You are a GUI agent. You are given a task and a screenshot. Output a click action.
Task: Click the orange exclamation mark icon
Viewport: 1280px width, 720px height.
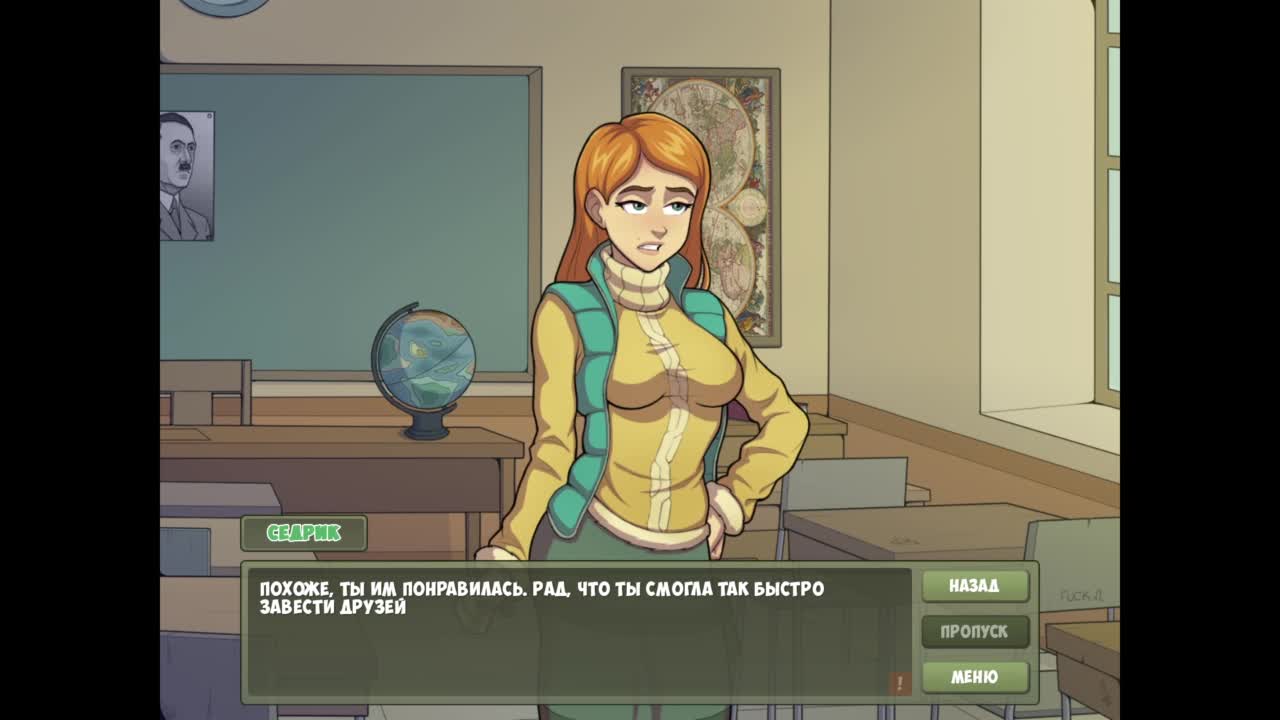899,683
